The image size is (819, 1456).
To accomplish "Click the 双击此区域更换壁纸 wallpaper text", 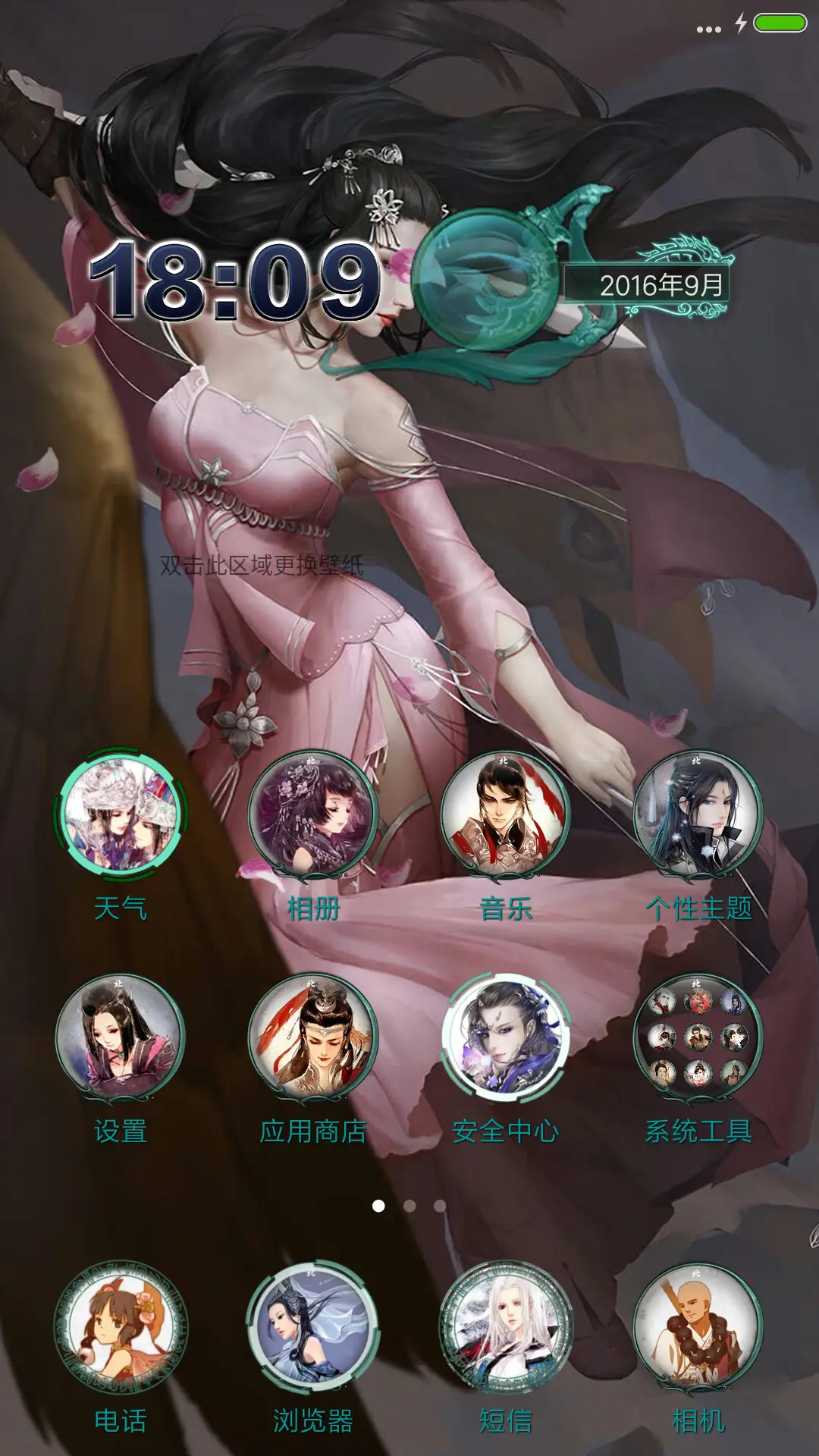I will 262,565.
